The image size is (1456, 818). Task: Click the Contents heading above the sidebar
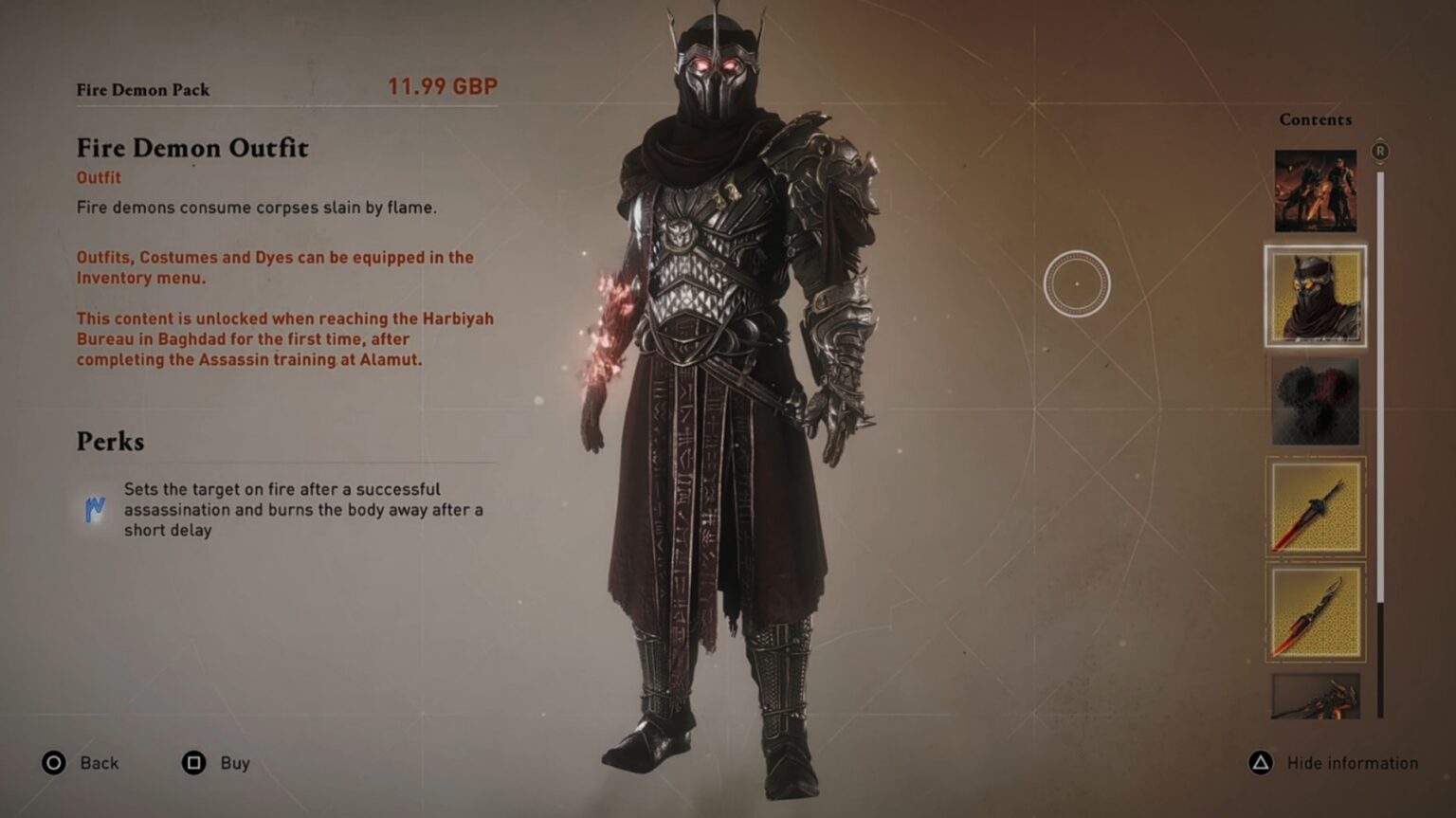1314,119
